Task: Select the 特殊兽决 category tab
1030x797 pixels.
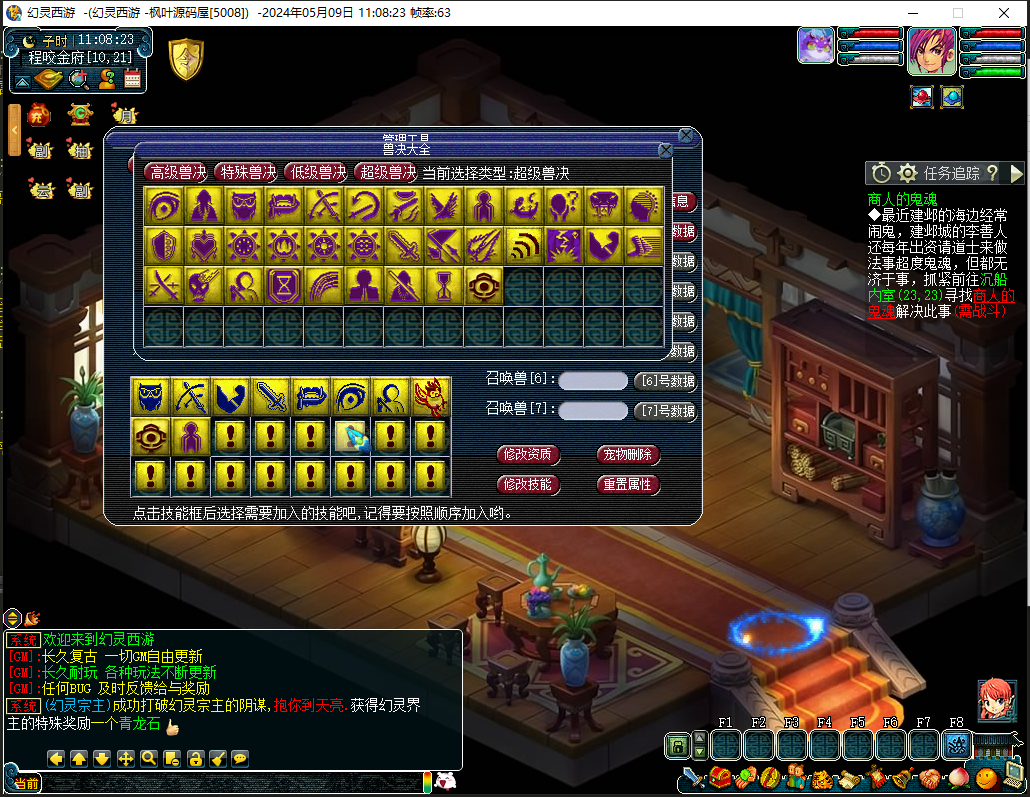Action: click(246, 172)
